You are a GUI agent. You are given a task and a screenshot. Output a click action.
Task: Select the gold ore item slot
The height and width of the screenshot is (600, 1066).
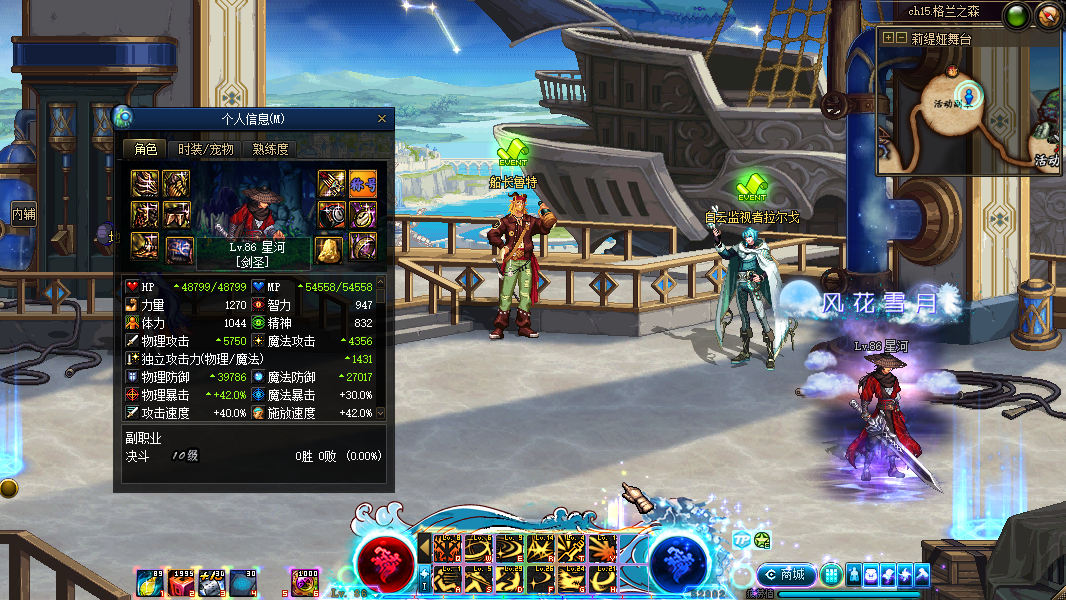[x=331, y=248]
